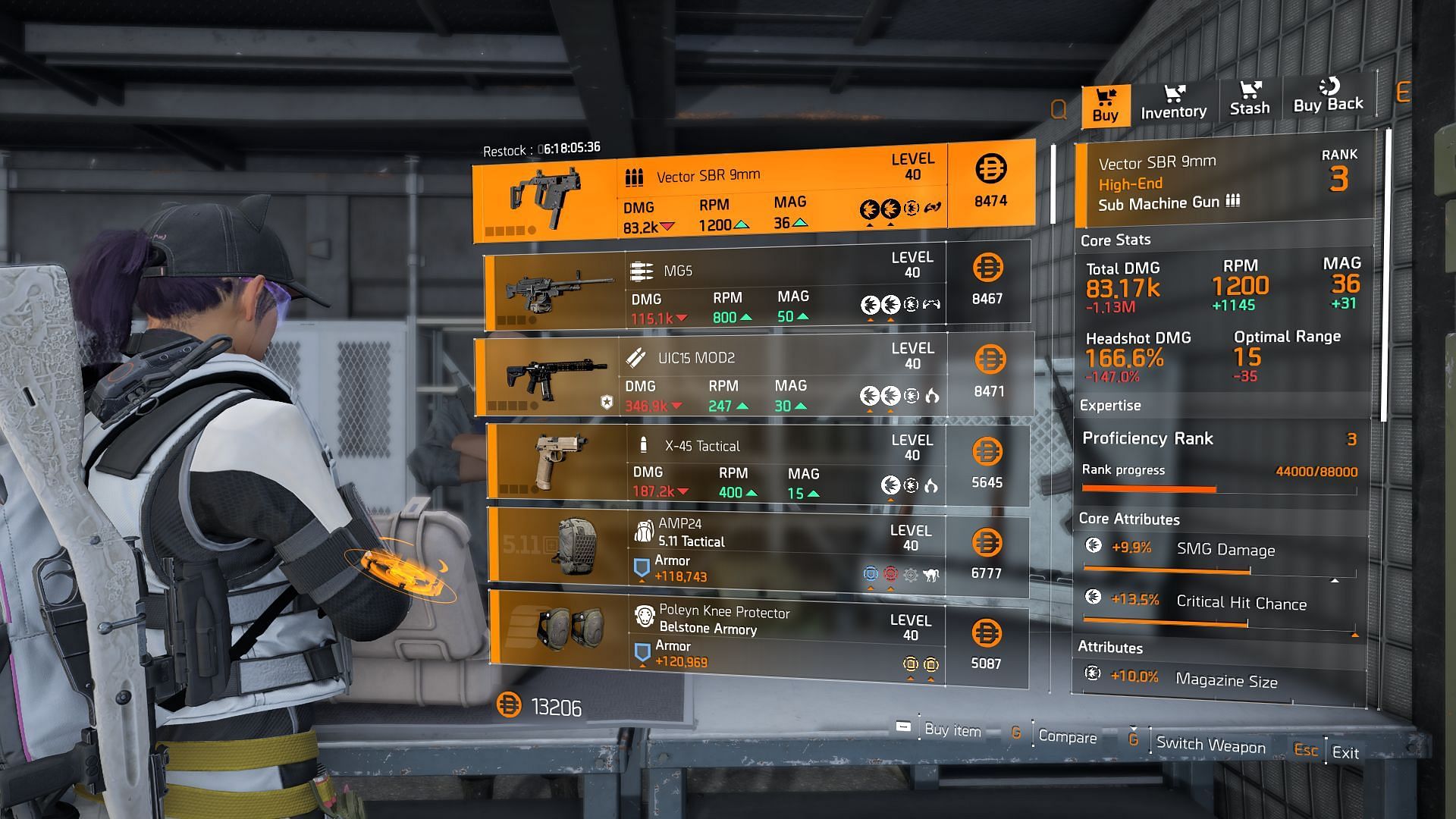The image size is (1456, 819).
Task: Choose the UIC15 MOD2 rifle listing
Action: tap(754, 378)
